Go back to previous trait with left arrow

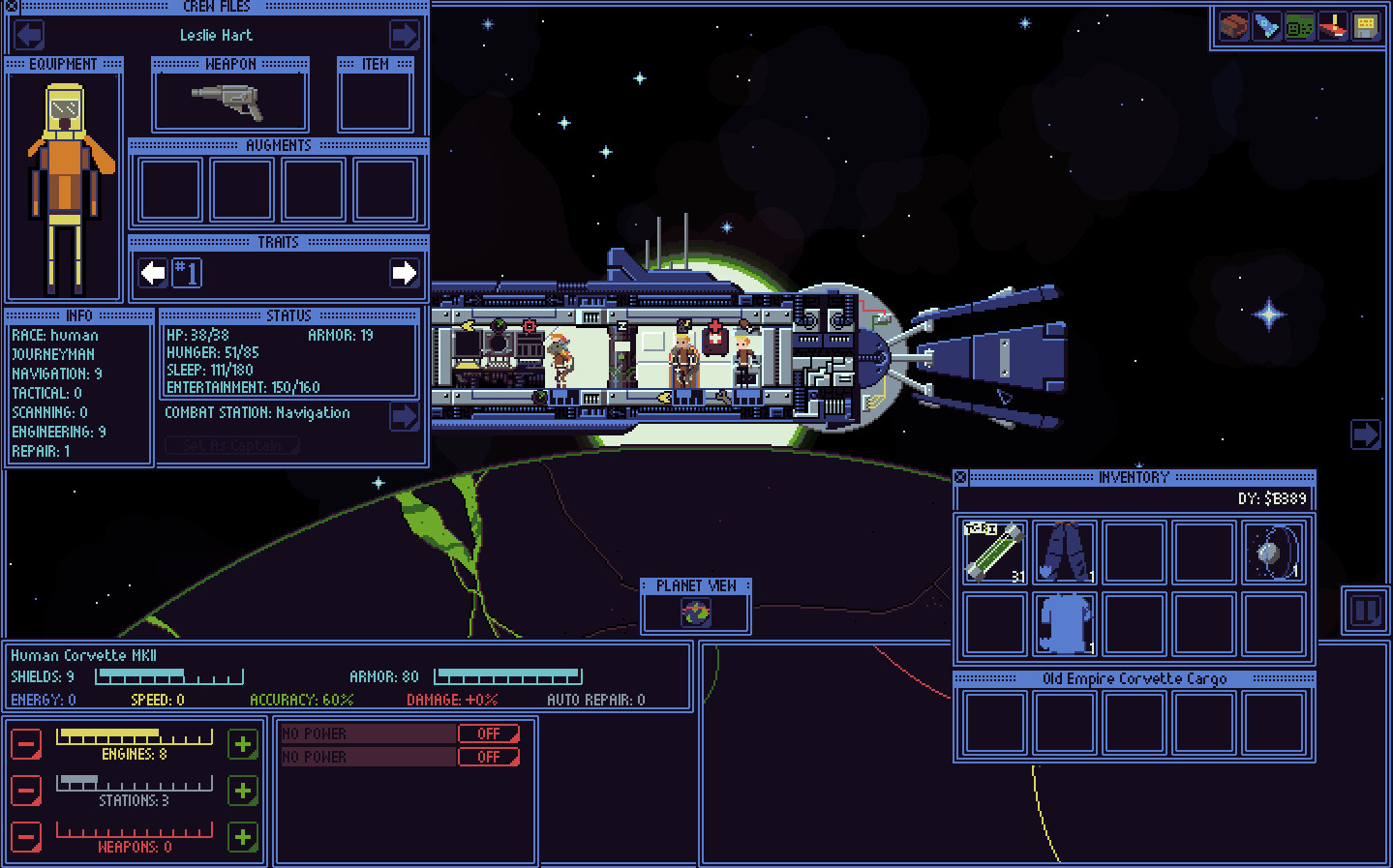point(151,274)
